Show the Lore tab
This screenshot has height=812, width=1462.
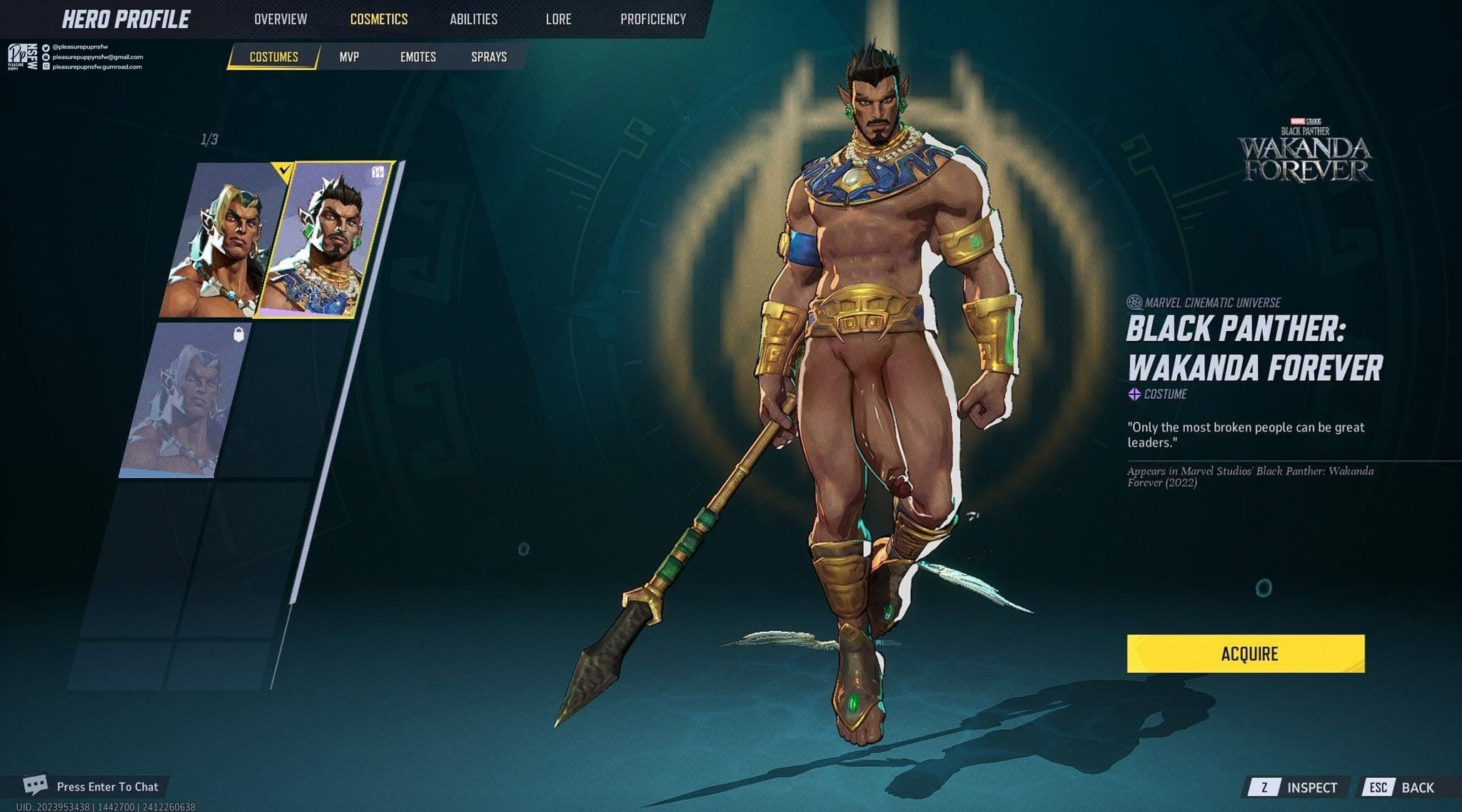tap(558, 19)
